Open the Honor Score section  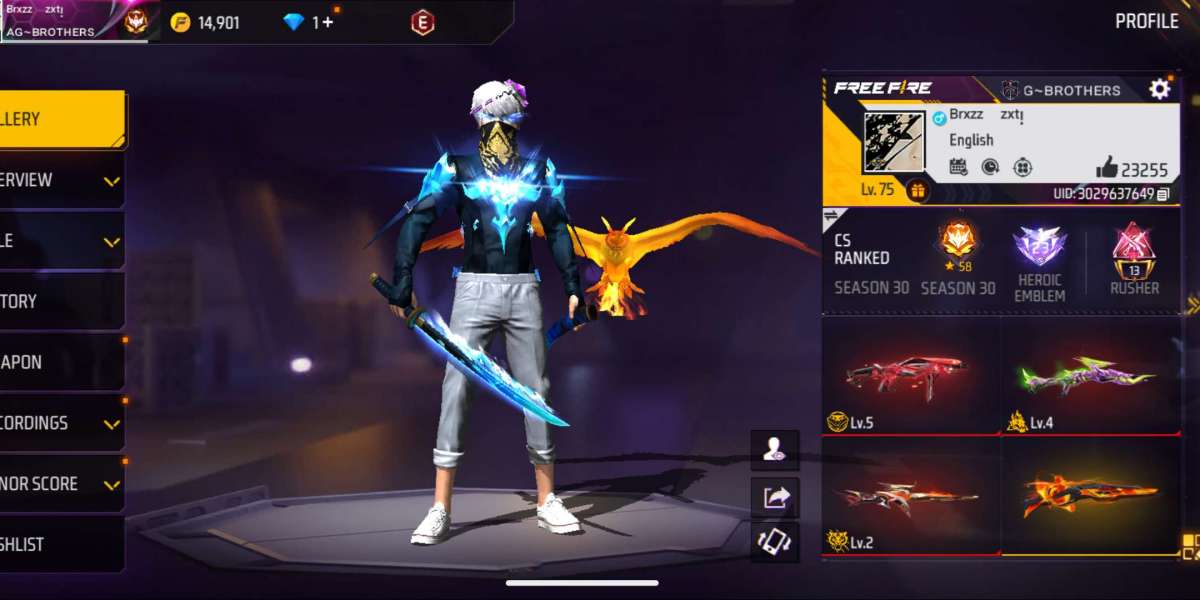[60, 484]
